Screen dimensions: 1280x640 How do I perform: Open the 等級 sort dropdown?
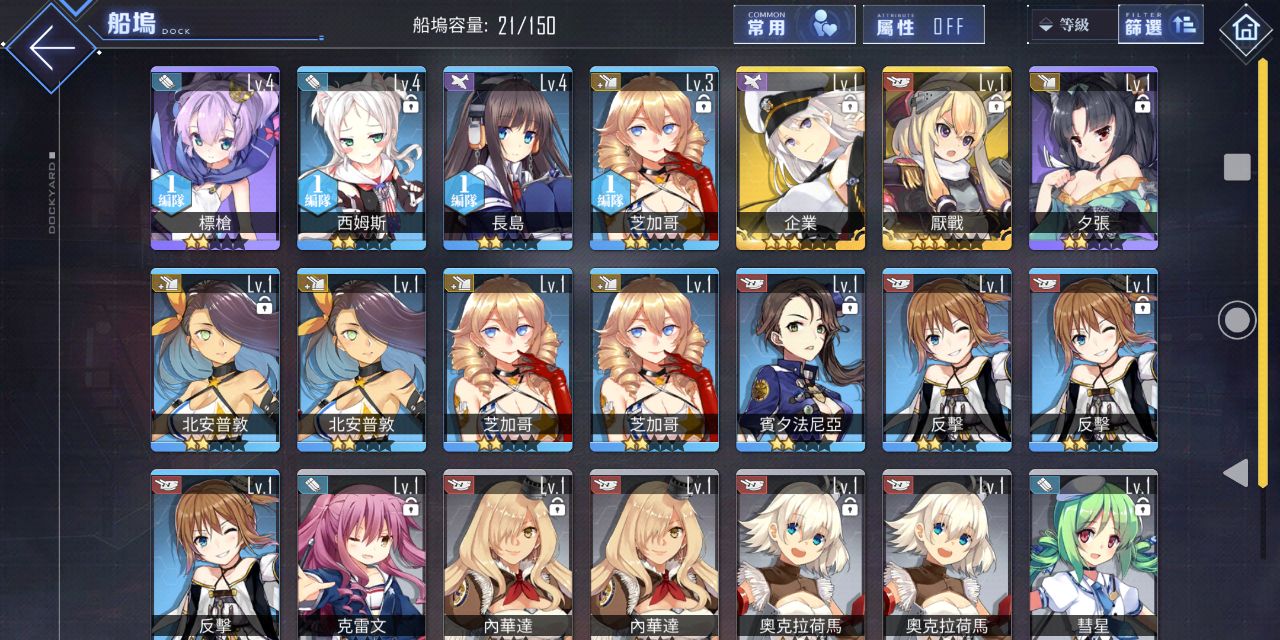[1071, 26]
